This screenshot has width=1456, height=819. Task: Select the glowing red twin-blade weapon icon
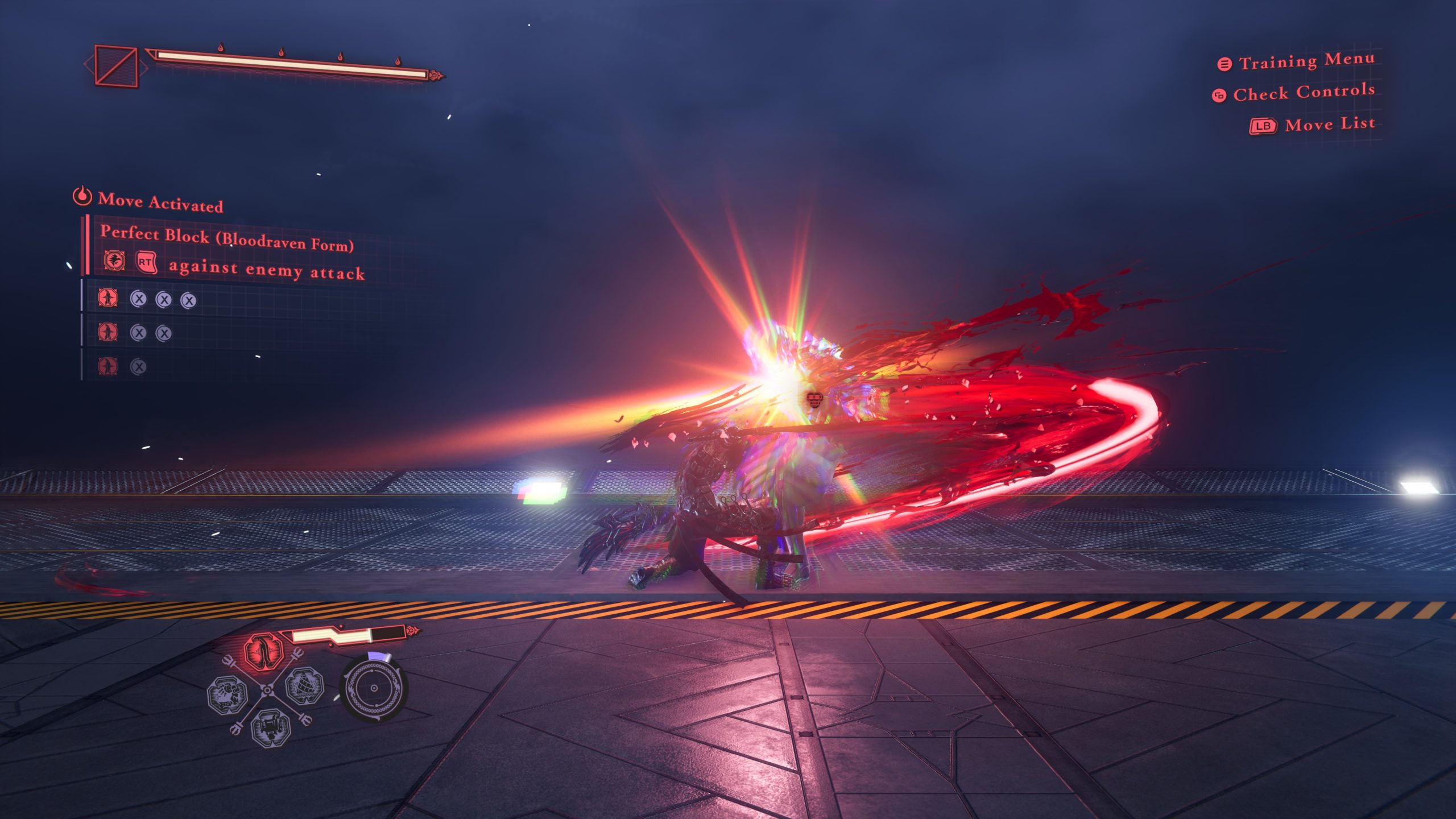[263, 652]
